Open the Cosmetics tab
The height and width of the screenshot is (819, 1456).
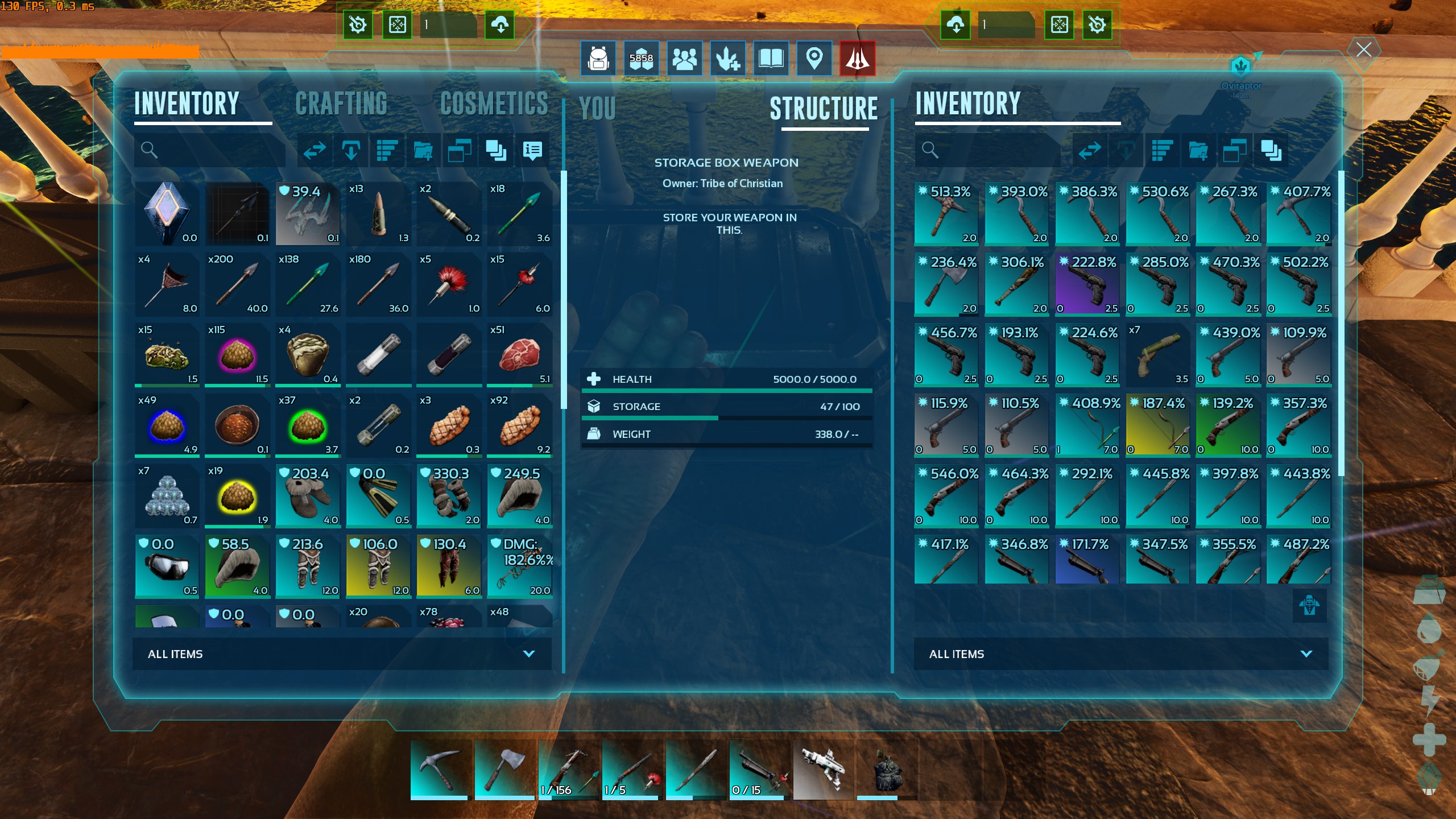pos(494,104)
